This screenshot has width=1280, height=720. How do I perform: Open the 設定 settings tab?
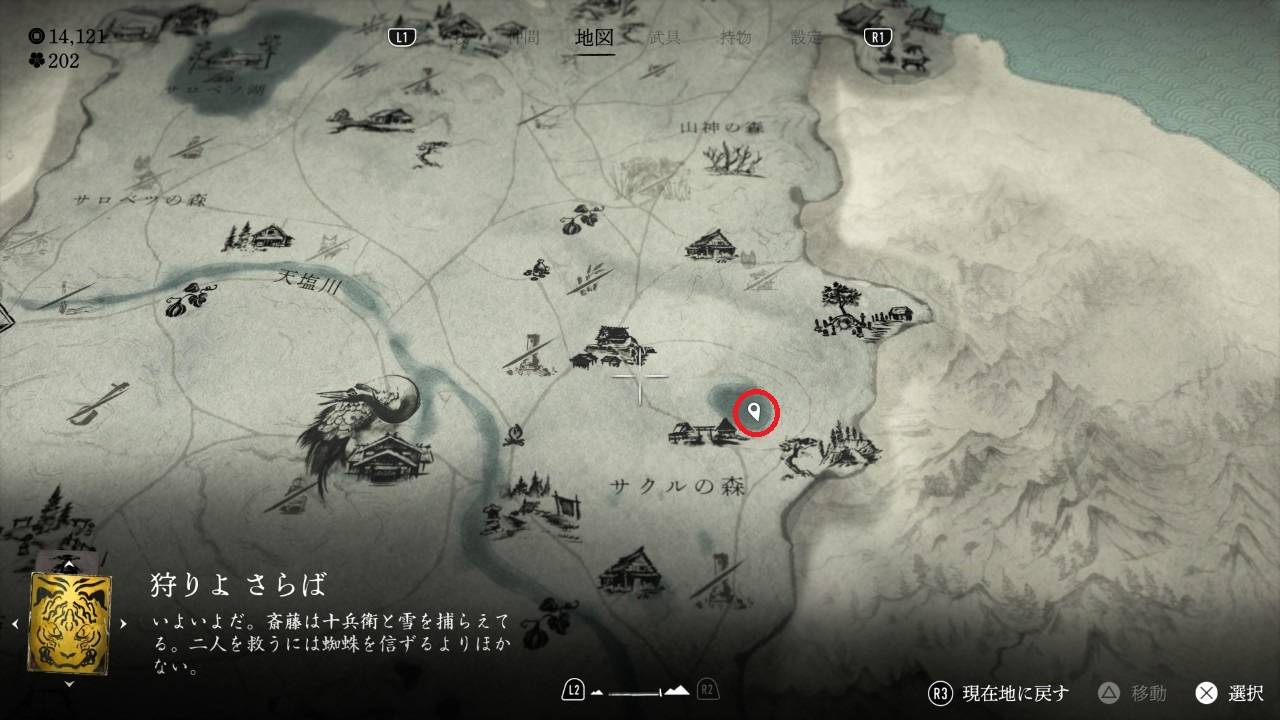[806, 38]
